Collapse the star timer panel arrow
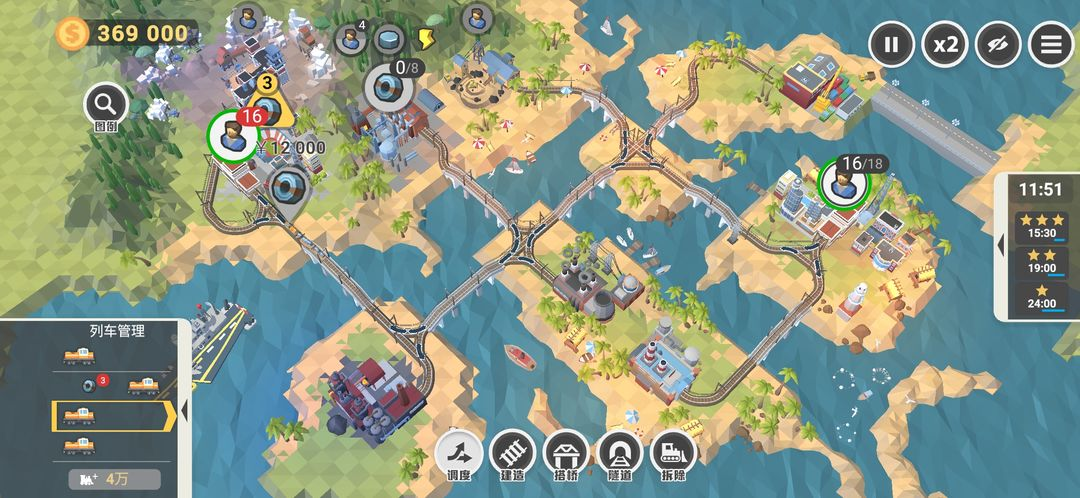The width and height of the screenshot is (1080, 498). point(1001,245)
